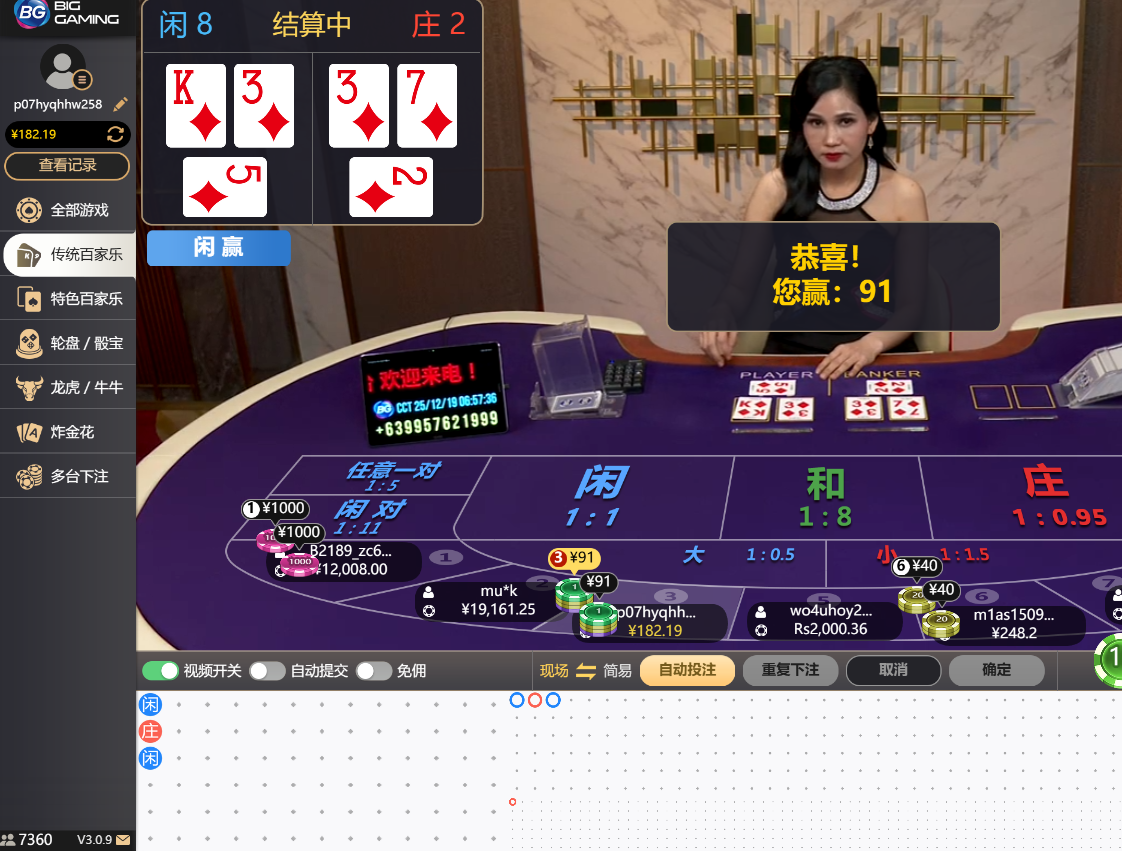Toggle the 视频开关 video switch
The height and width of the screenshot is (851, 1122).
point(160,670)
